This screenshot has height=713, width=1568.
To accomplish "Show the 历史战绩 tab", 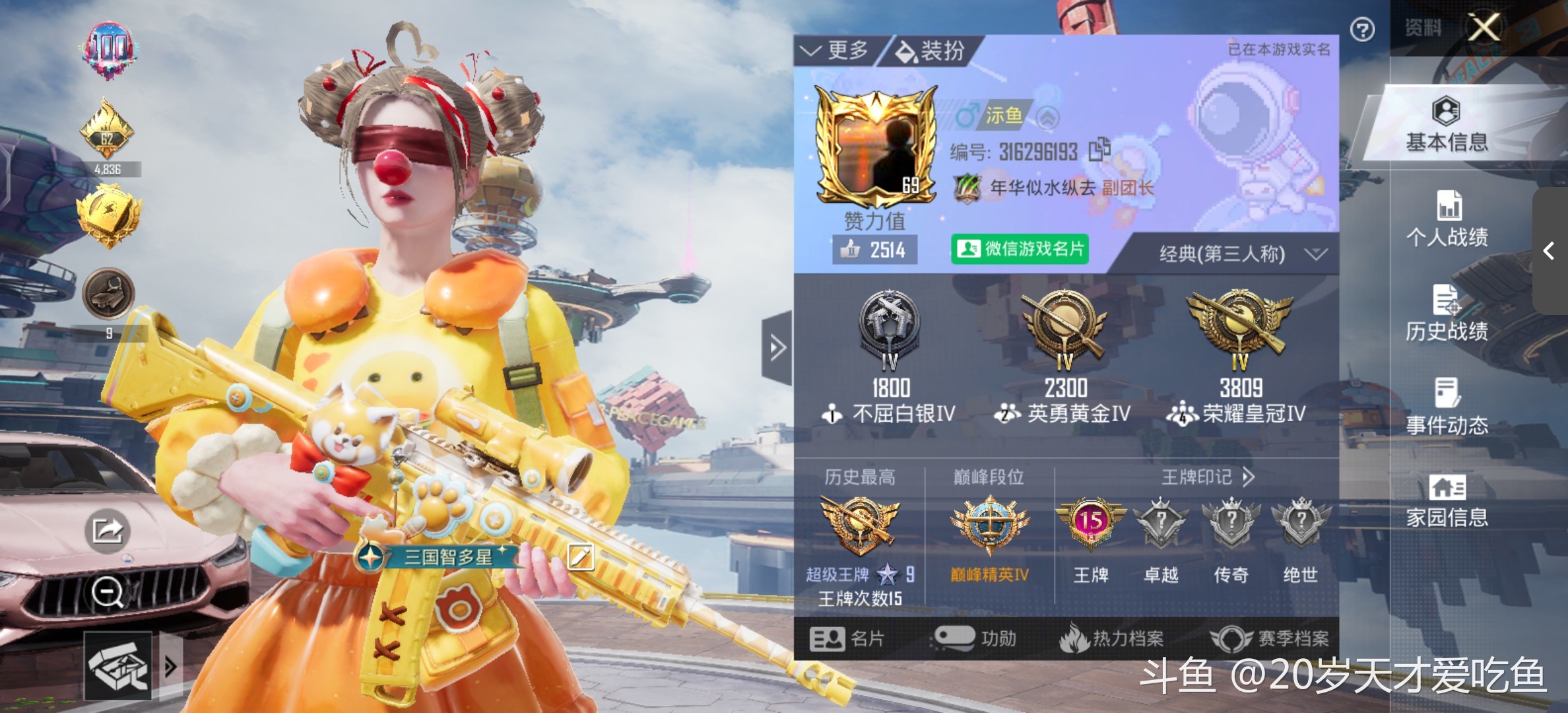I will coord(1447,314).
